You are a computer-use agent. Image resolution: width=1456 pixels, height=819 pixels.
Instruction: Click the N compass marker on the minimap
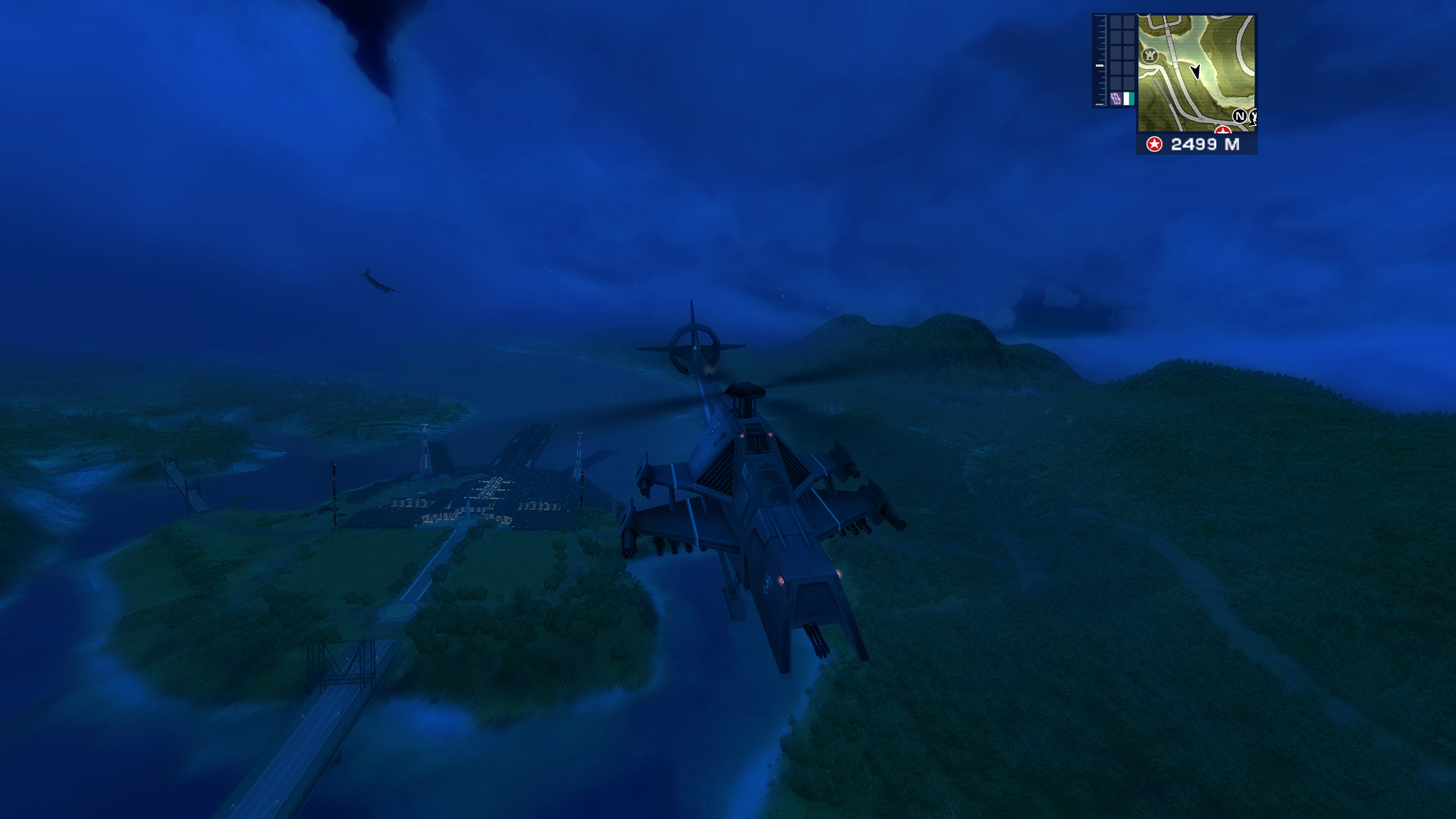click(1240, 117)
